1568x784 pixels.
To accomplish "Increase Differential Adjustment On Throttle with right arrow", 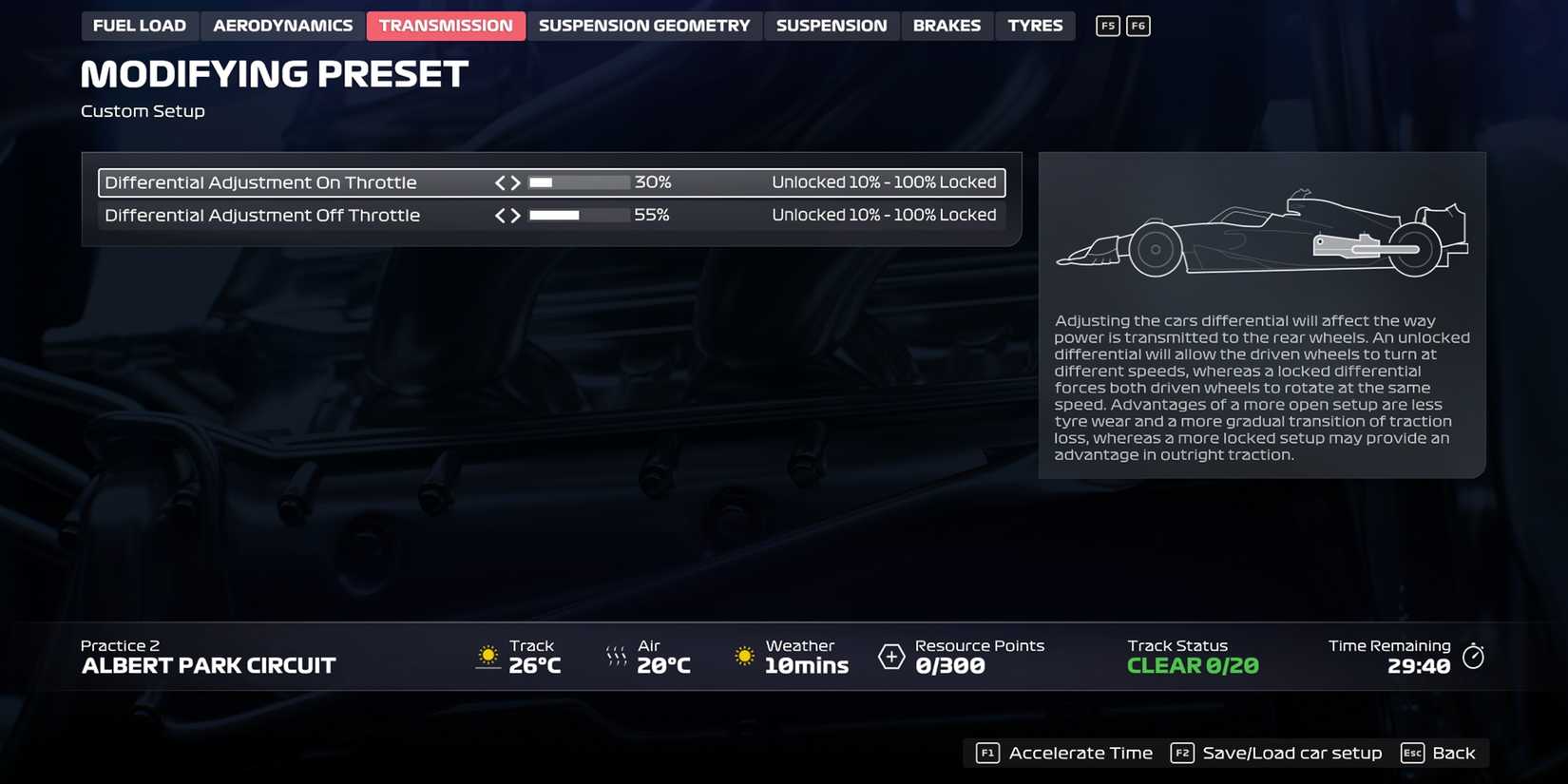I will click(517, 182).
